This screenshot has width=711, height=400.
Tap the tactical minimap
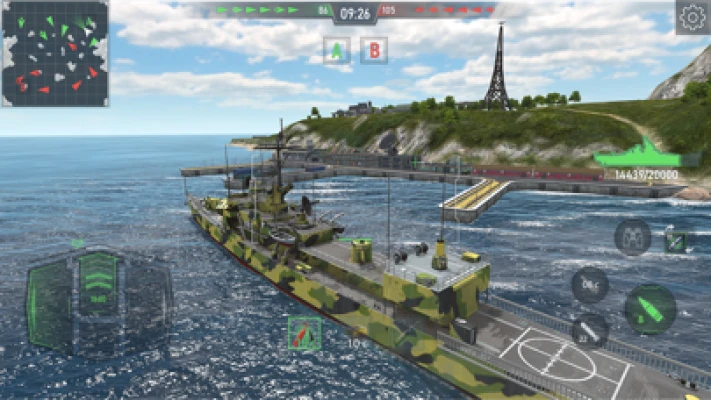tap(55, 53)
